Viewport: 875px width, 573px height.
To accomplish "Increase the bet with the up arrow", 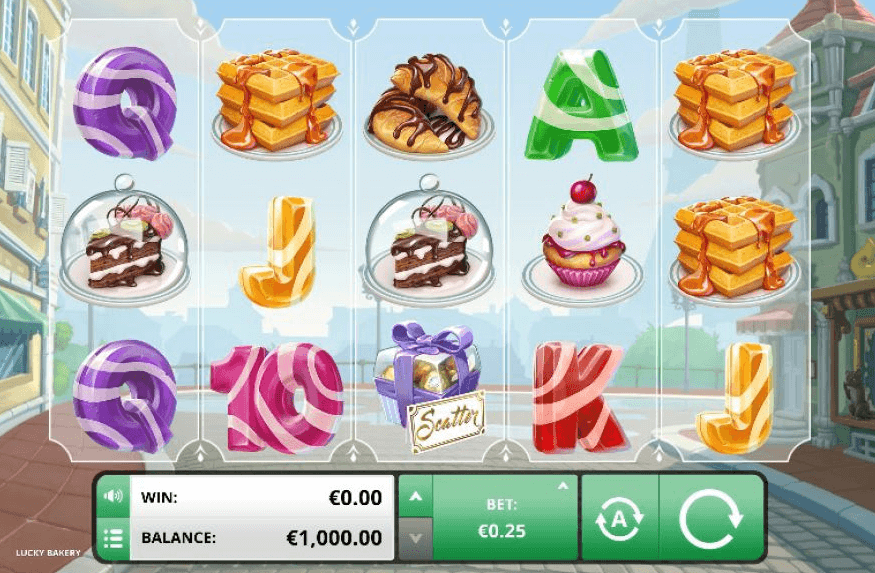I will (416, 497).
